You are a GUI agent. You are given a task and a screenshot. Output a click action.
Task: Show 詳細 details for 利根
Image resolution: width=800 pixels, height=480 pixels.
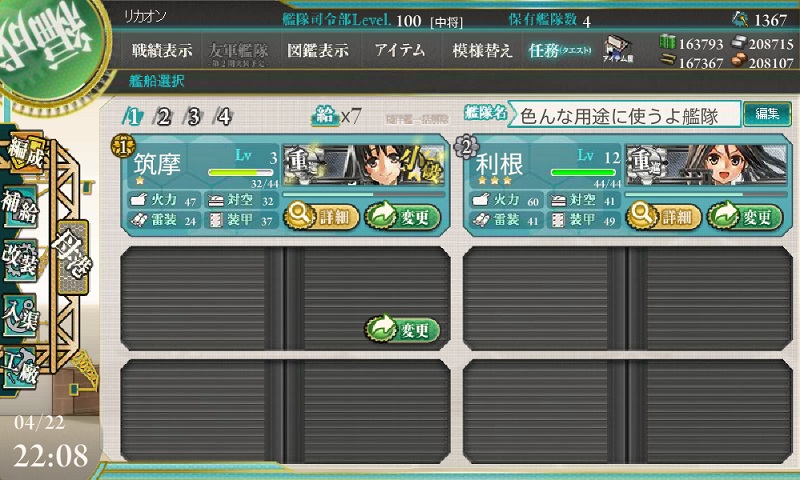(x=664, y=215)
